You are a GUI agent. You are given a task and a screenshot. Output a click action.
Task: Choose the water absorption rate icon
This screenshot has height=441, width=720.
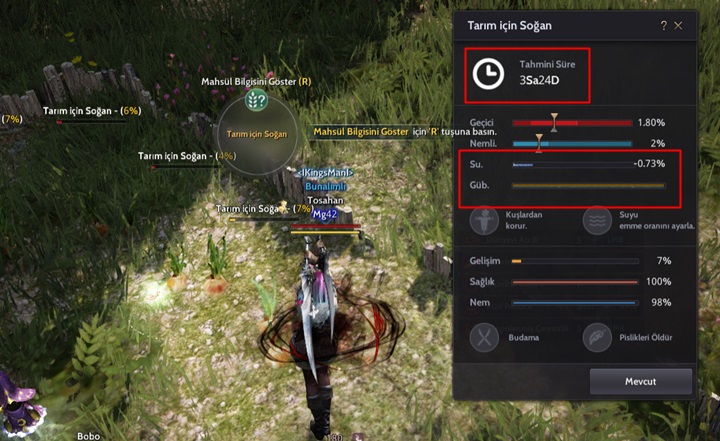click(x=597, y=220)
